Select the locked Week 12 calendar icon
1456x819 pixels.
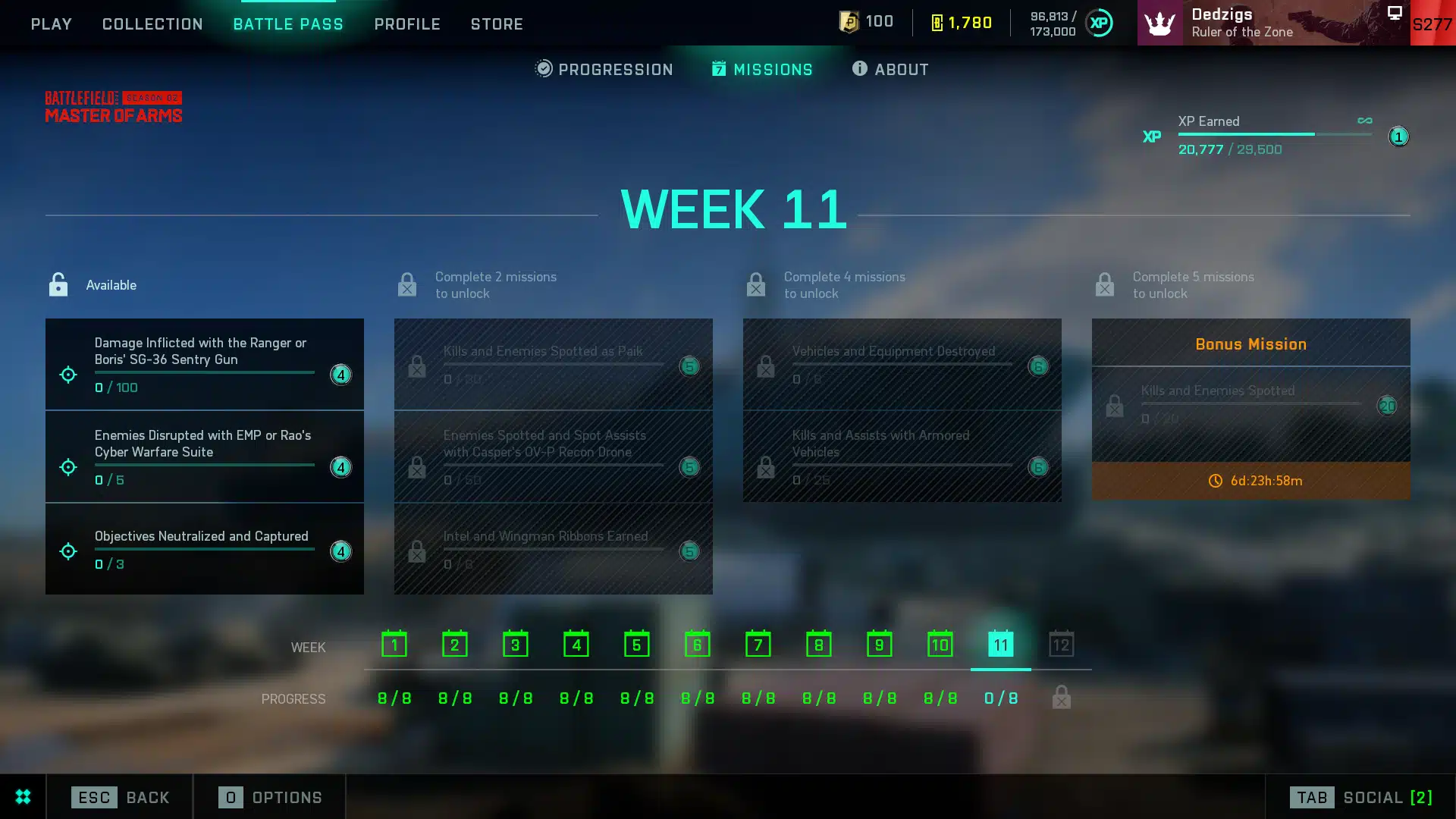click(1061, 644)
